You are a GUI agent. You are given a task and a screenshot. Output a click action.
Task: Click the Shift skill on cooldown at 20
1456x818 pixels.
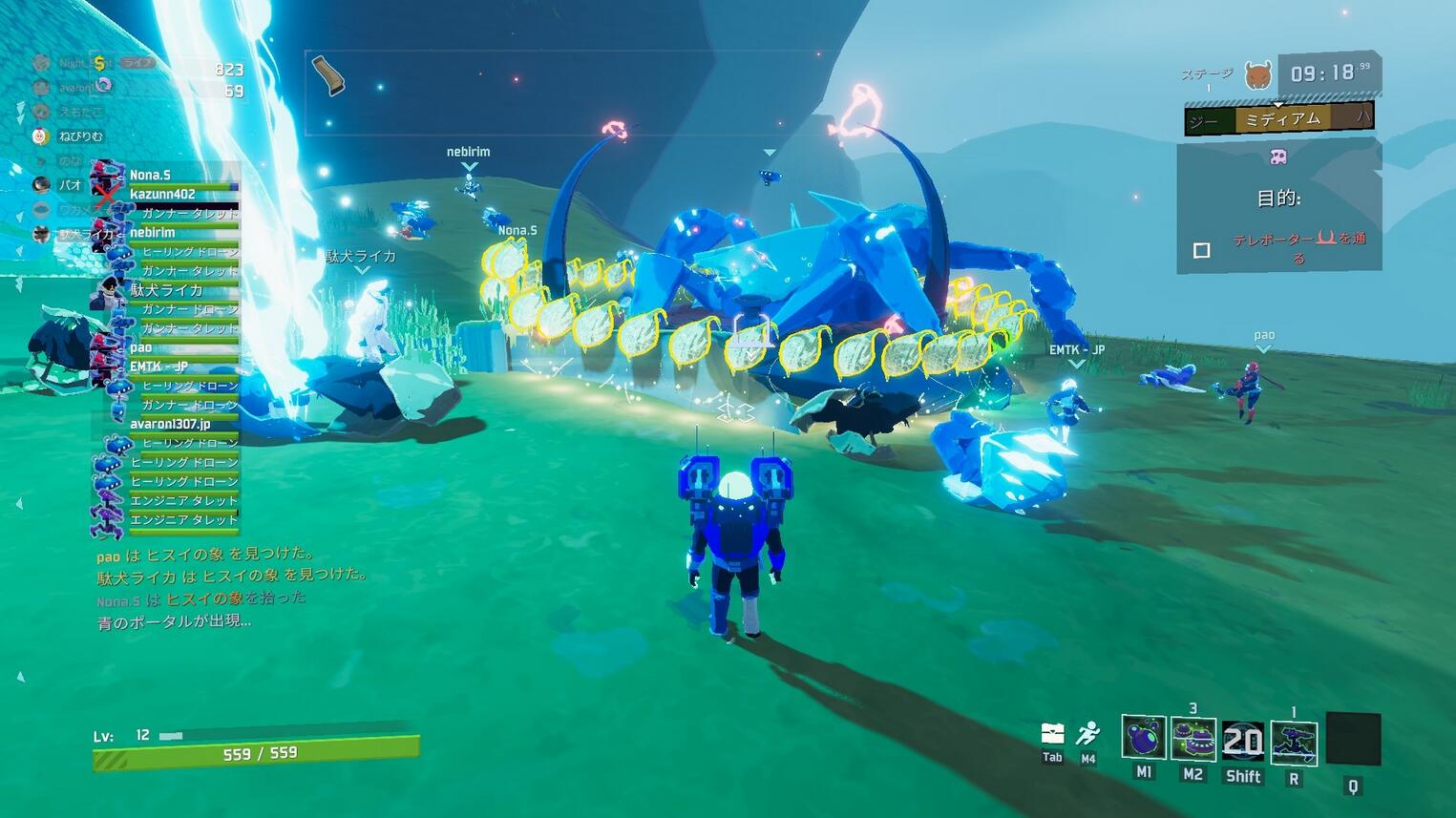[x=1243, y=742]
